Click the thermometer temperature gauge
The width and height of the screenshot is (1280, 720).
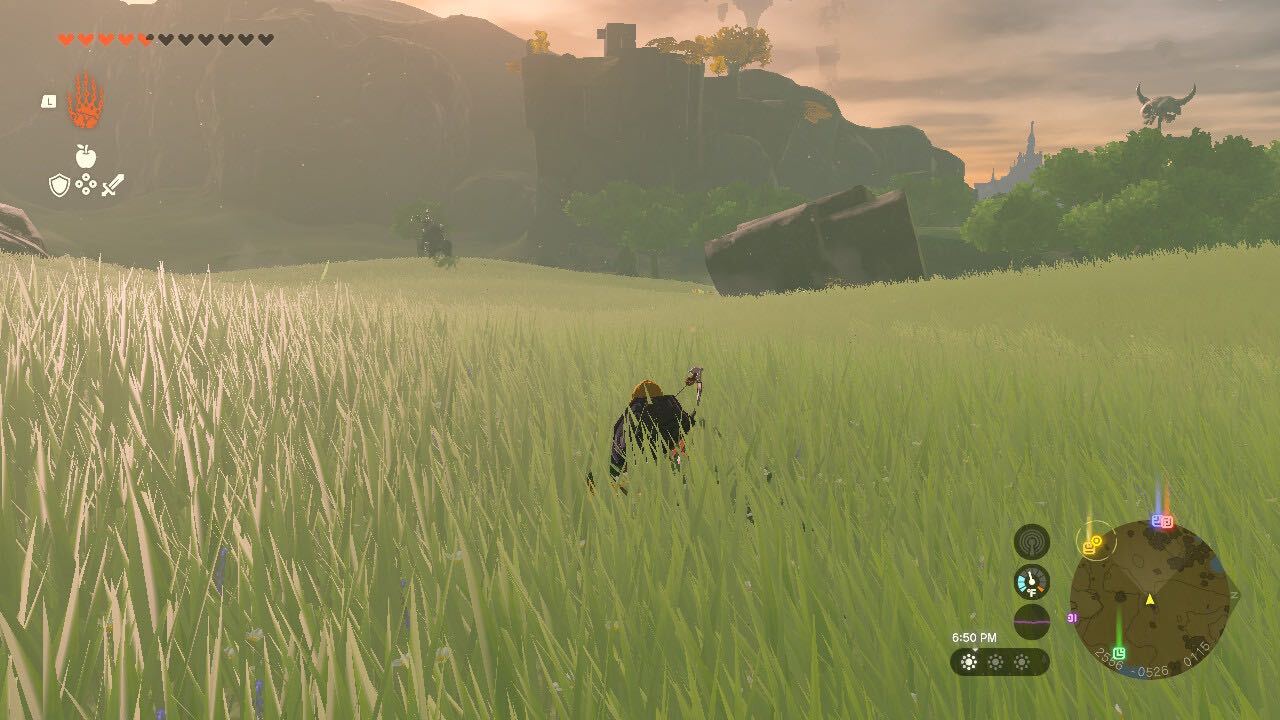coord(1031,582)
